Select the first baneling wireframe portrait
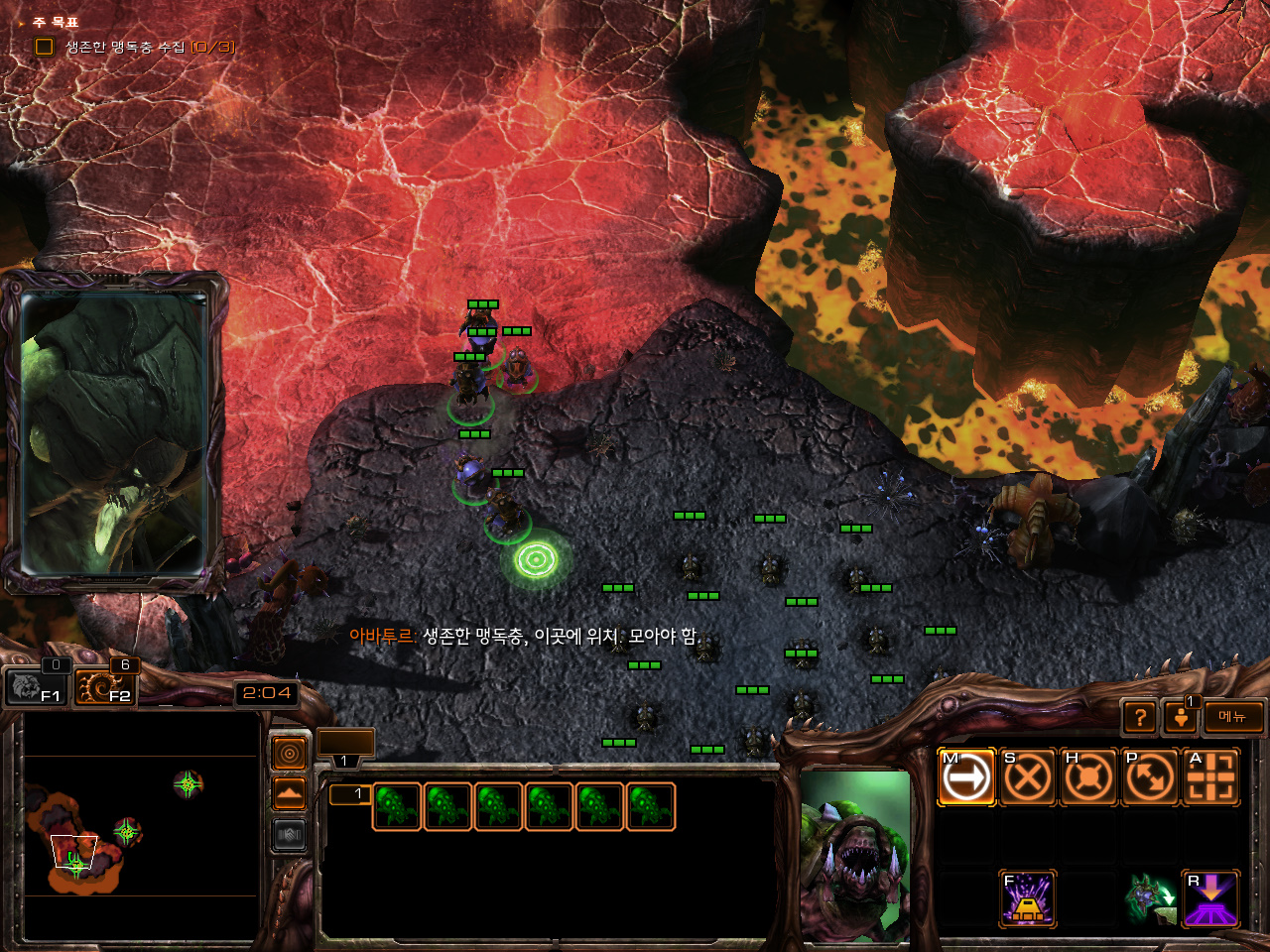Viewport: 1270px width, 952px height. point(397,806)
